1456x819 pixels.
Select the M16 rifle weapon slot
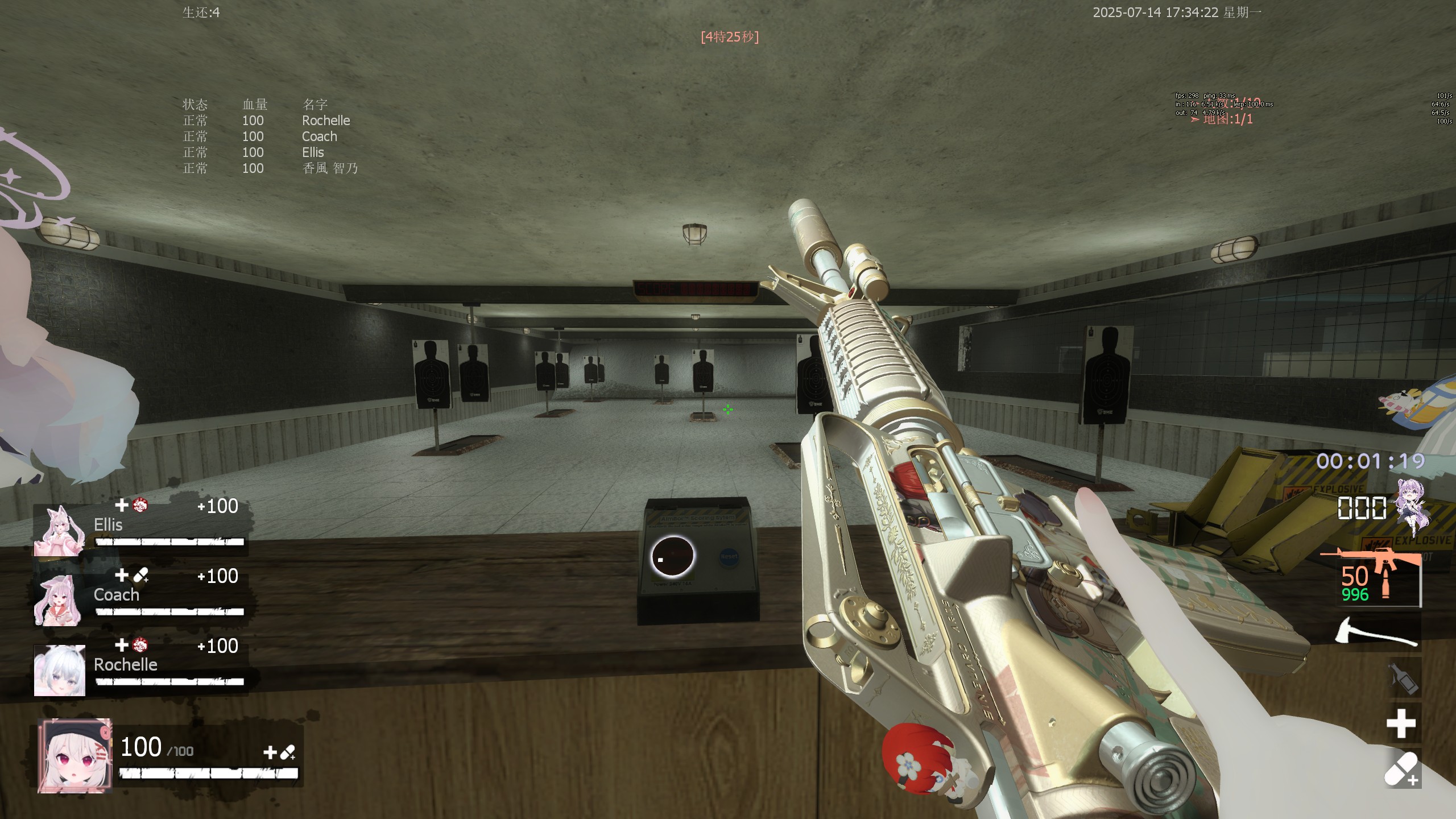(1376, 577)
